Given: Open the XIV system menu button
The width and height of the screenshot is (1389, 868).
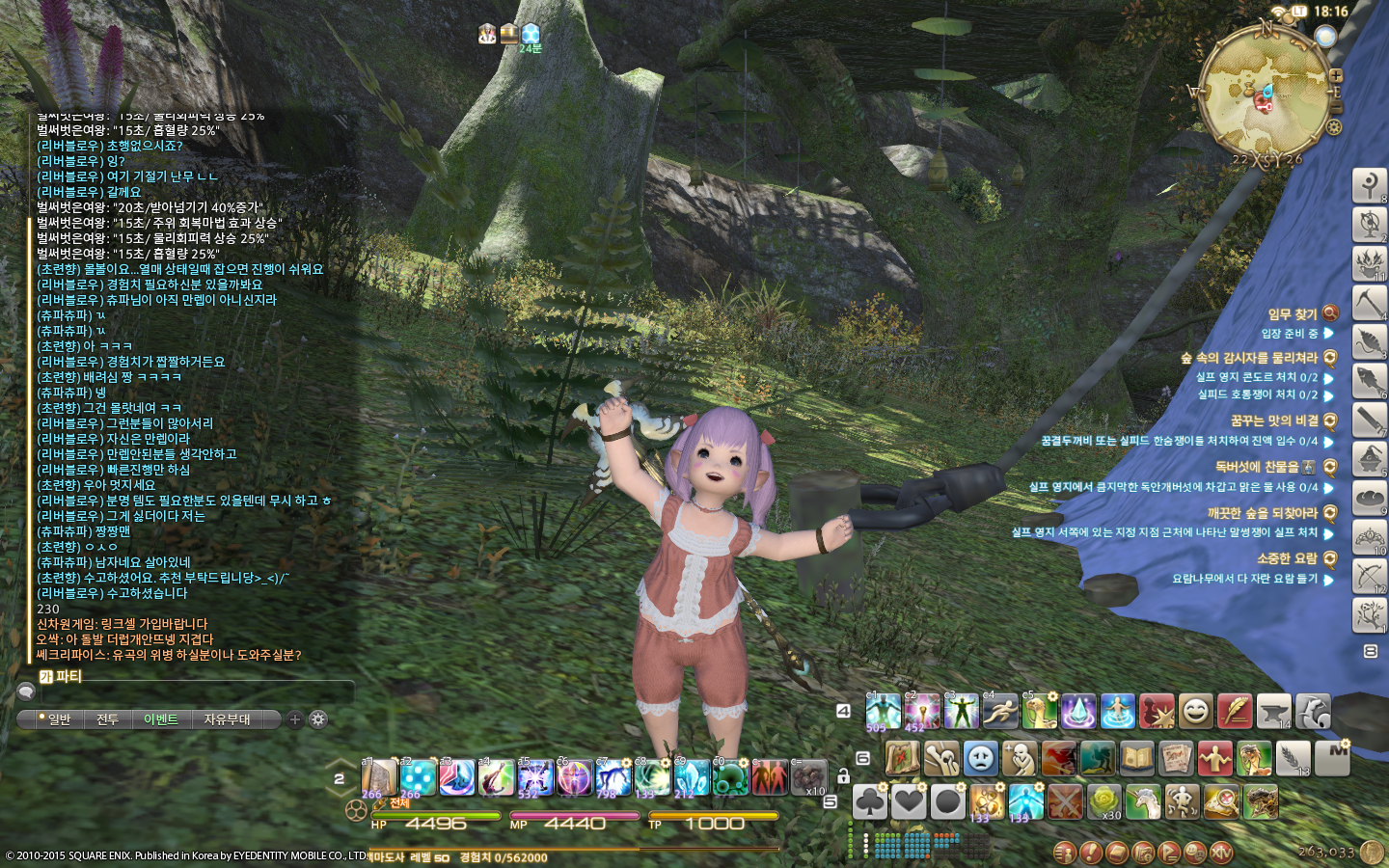Looking at the screenshot, I should (x=1221, y=853).
